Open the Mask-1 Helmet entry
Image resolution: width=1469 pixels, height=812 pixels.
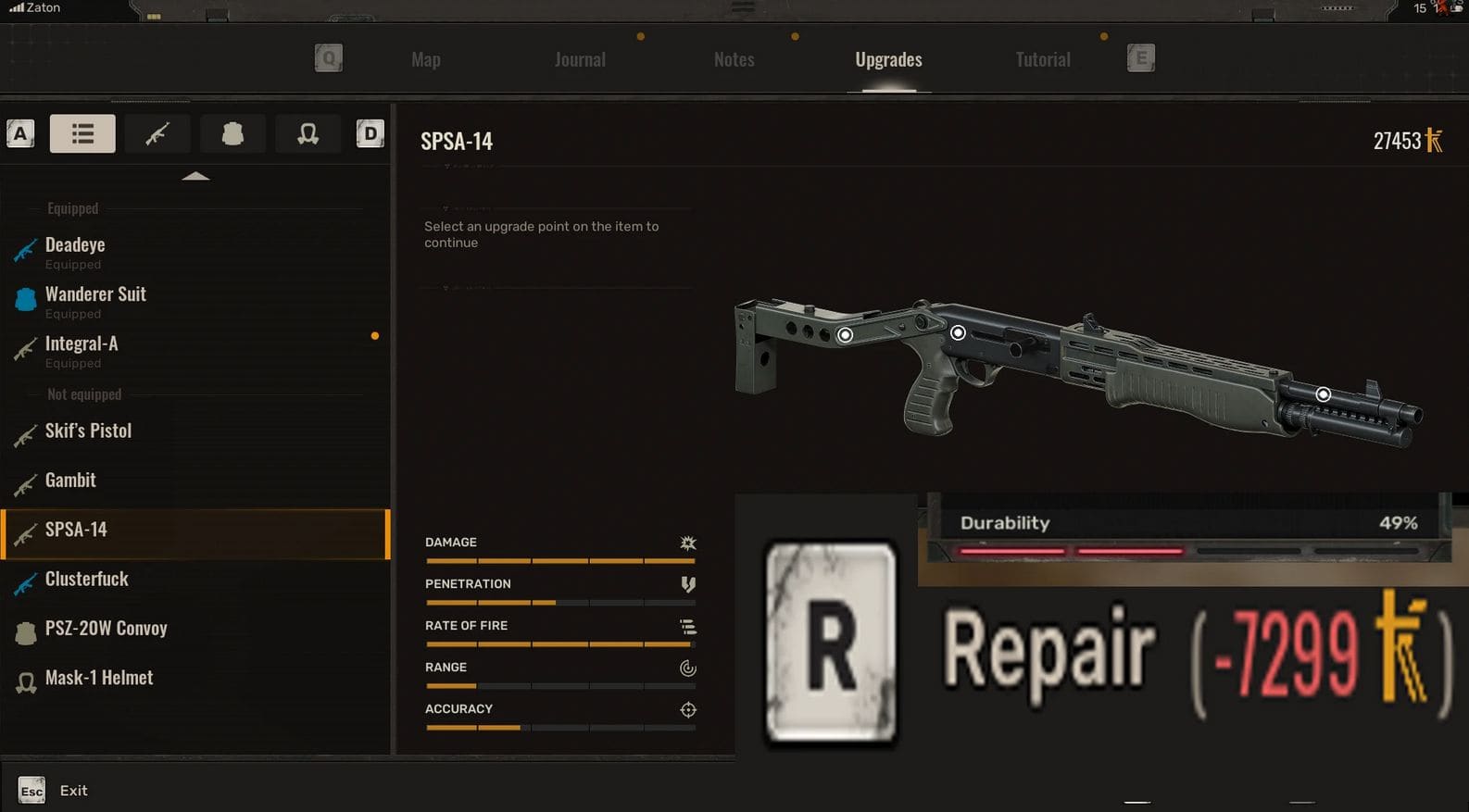[x=99, y=678]
